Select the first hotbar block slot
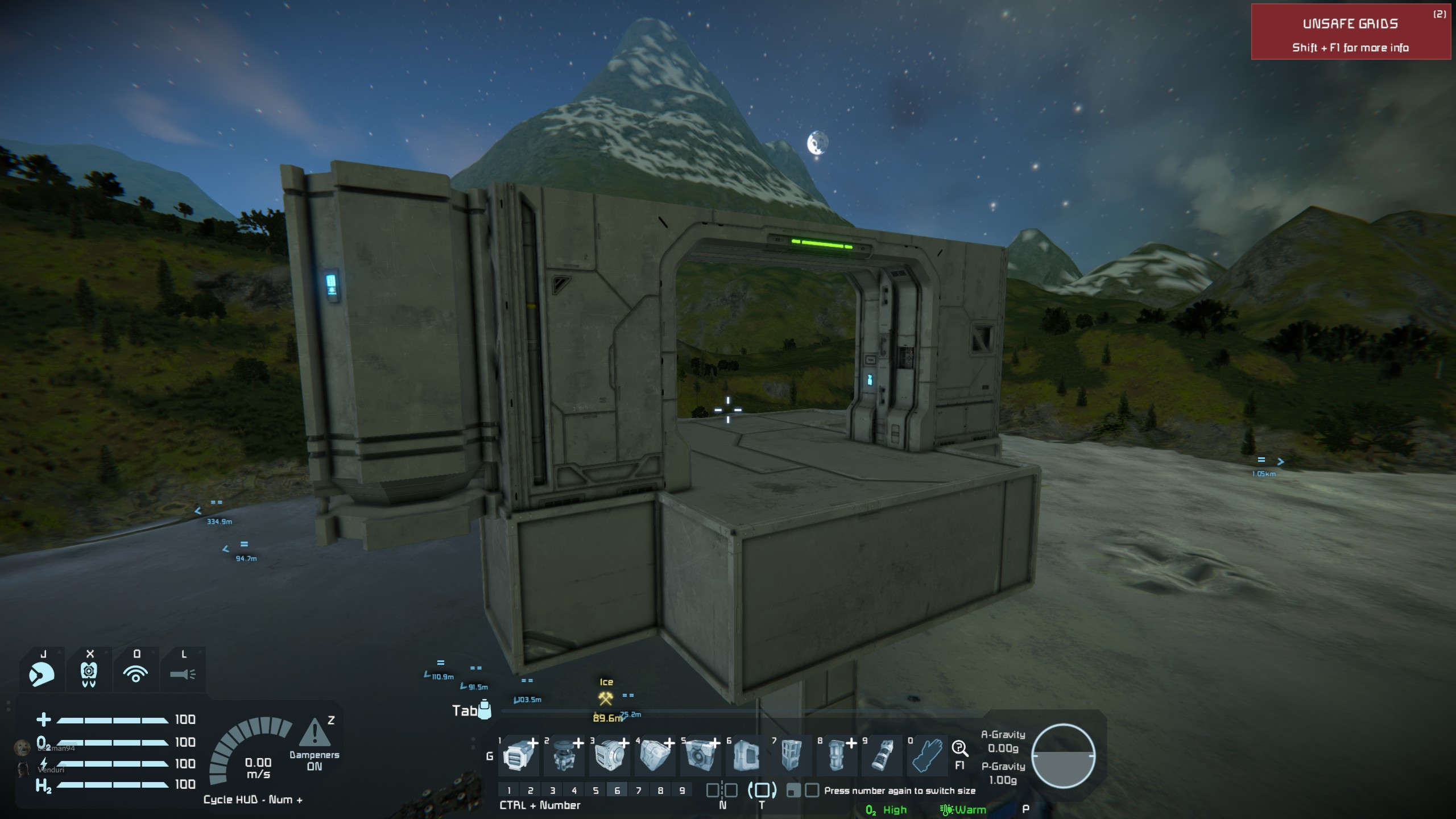The width and height of the screenshot is (1456, 819). pos(518,756)
